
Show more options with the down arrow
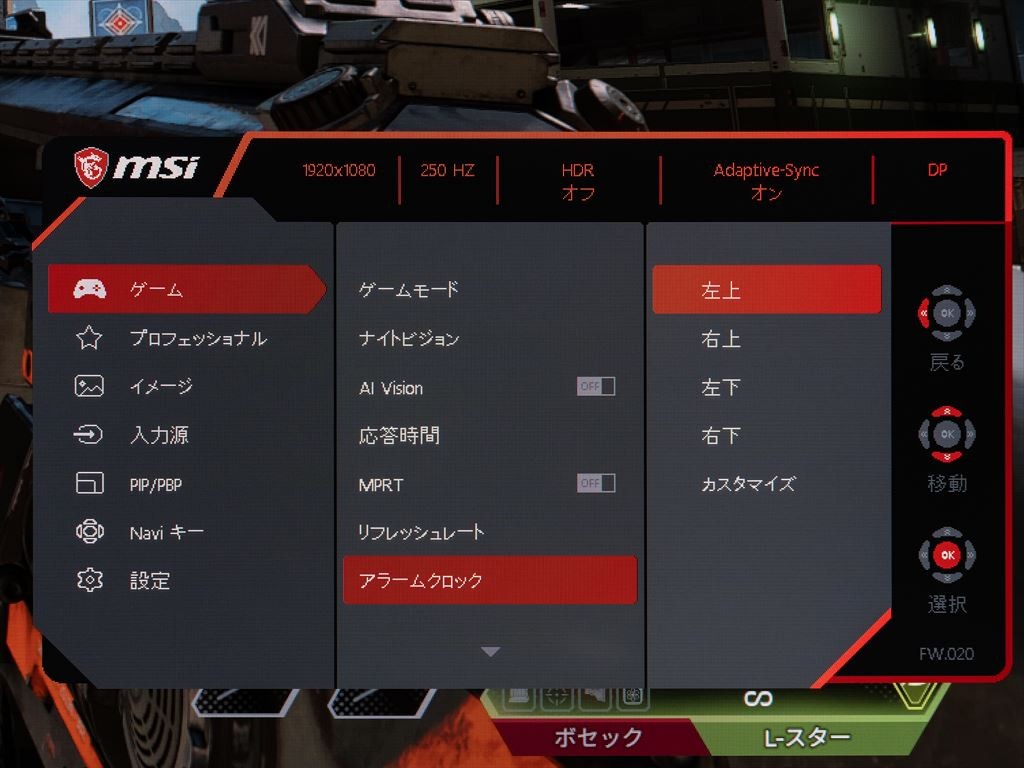(x=489, y=652)
